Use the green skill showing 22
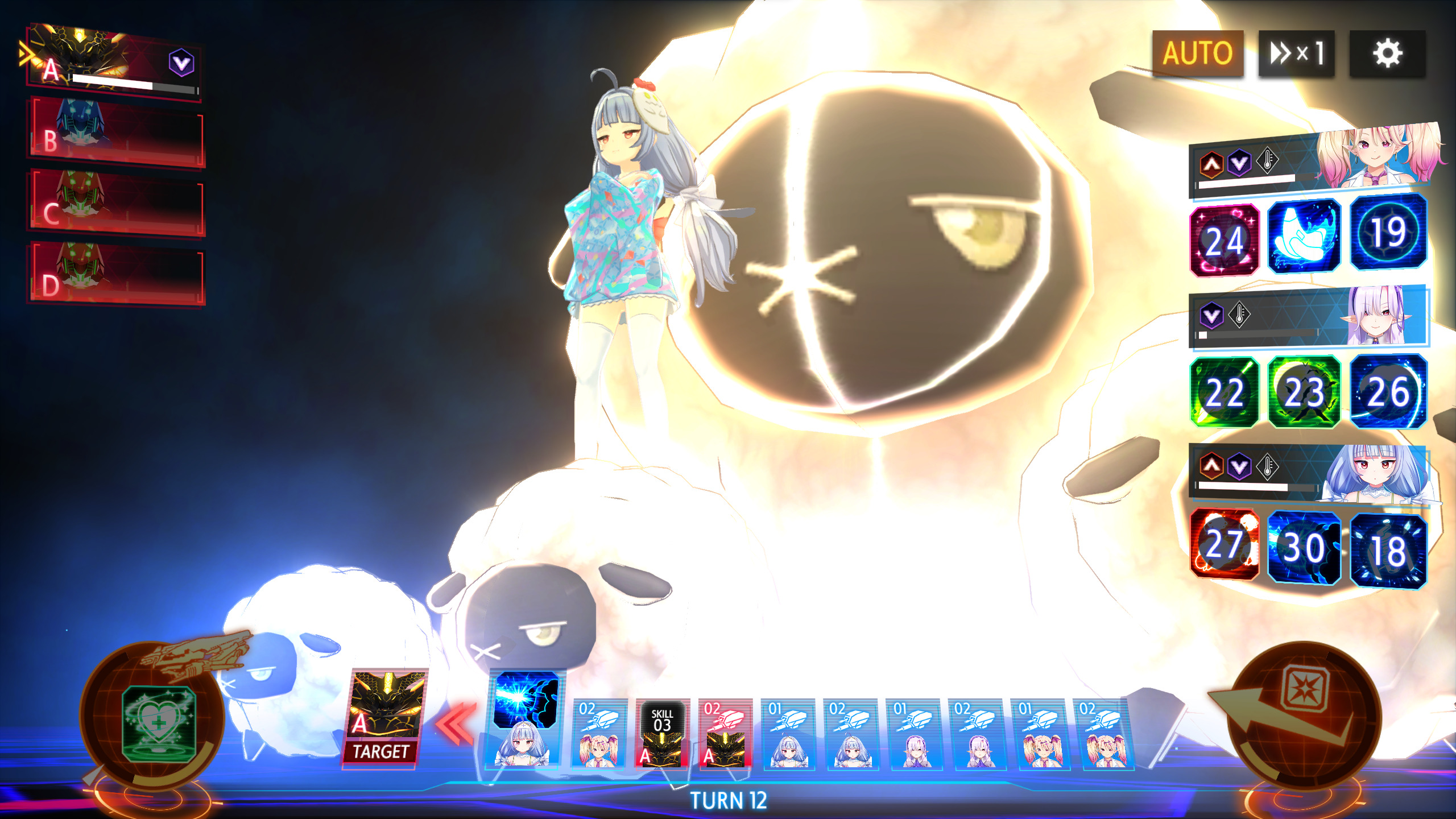Screen dimensions: 1456x819 coord(1225,392)
